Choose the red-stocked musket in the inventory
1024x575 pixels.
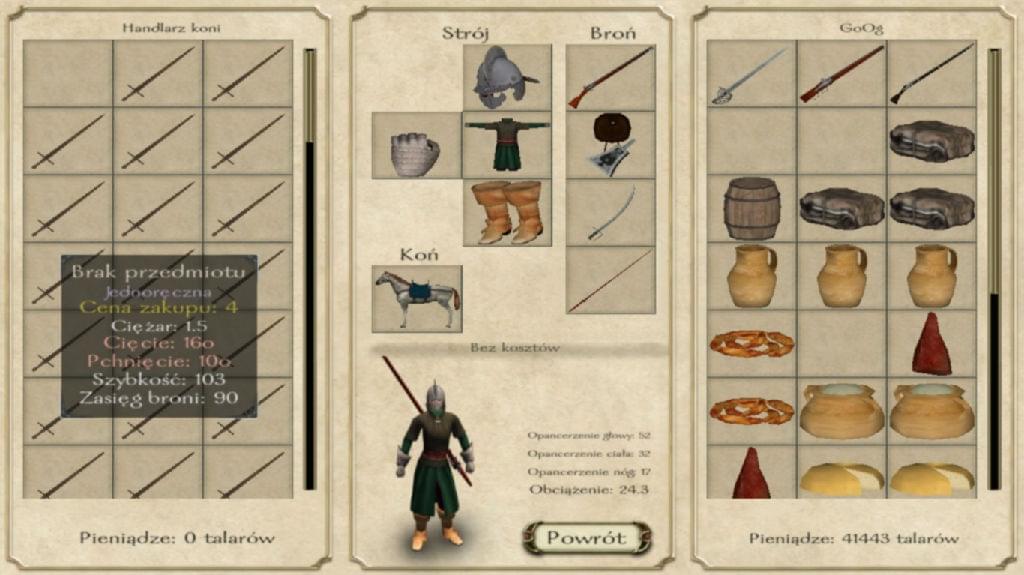click(x=841, y=76)
